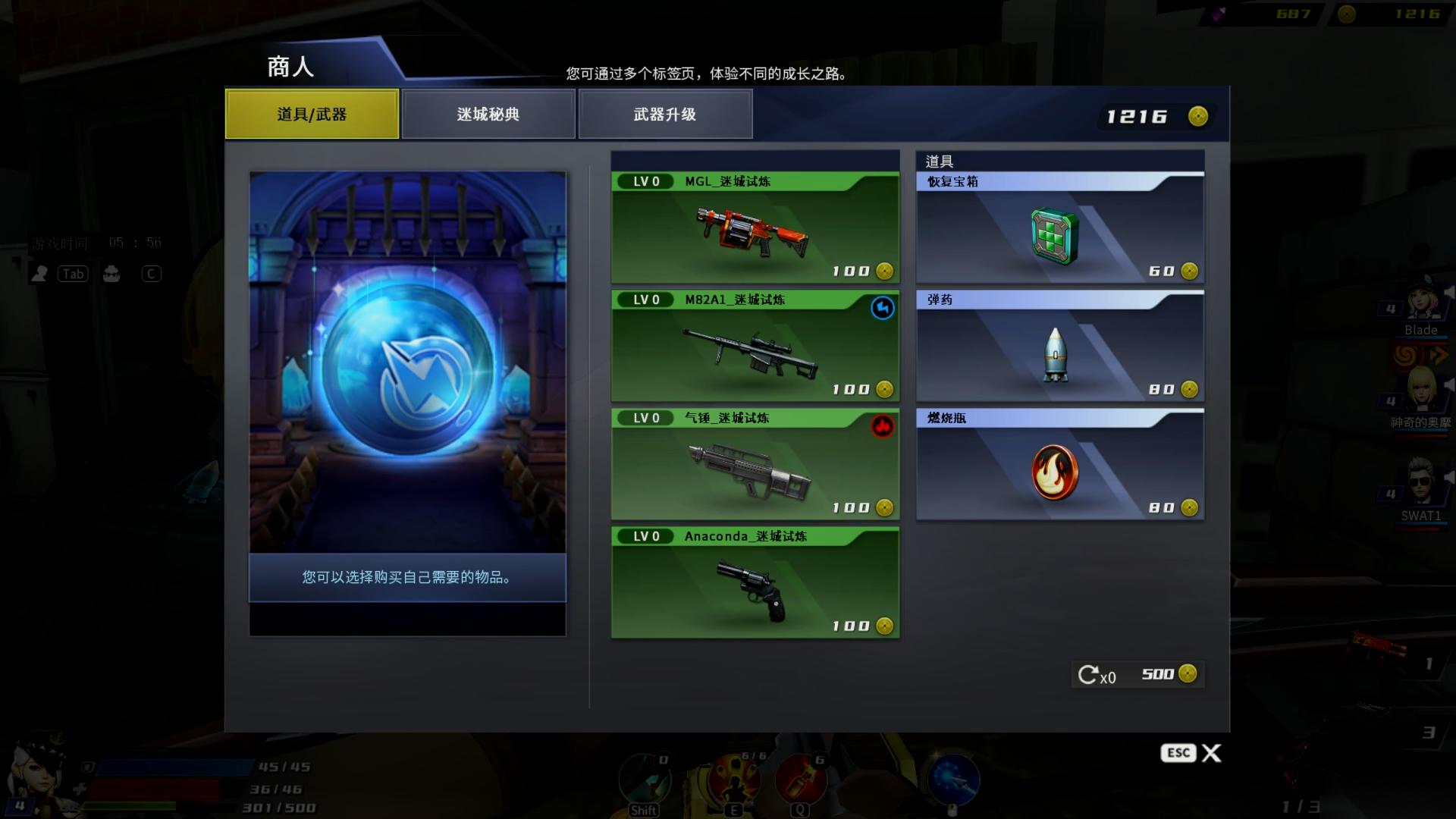Purchase the M82A1 sniper rifle
Screen dimensions: 1456x819
point(755,347)
